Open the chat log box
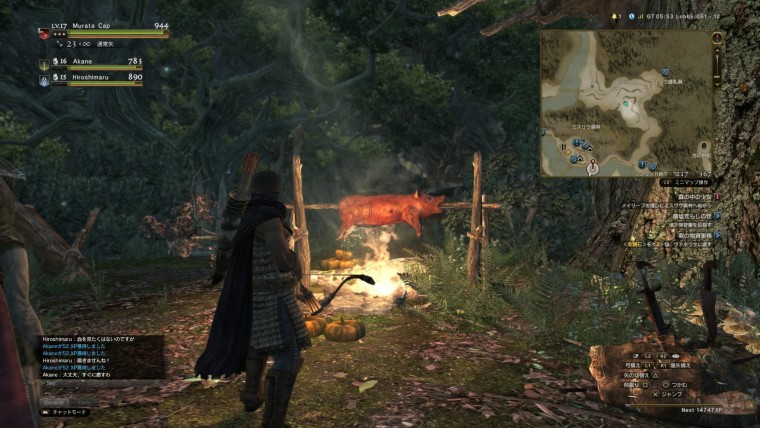 (x=102, y=356)
